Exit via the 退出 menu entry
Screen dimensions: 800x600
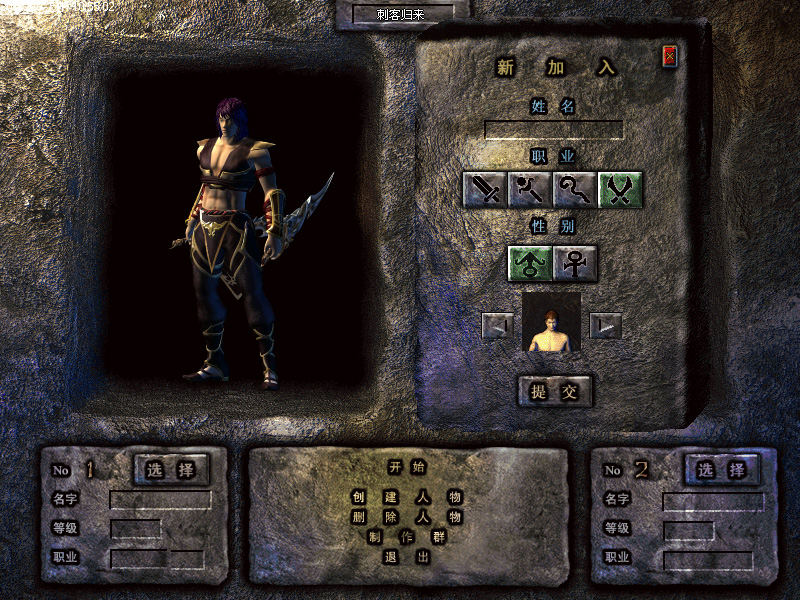(407, 557)
